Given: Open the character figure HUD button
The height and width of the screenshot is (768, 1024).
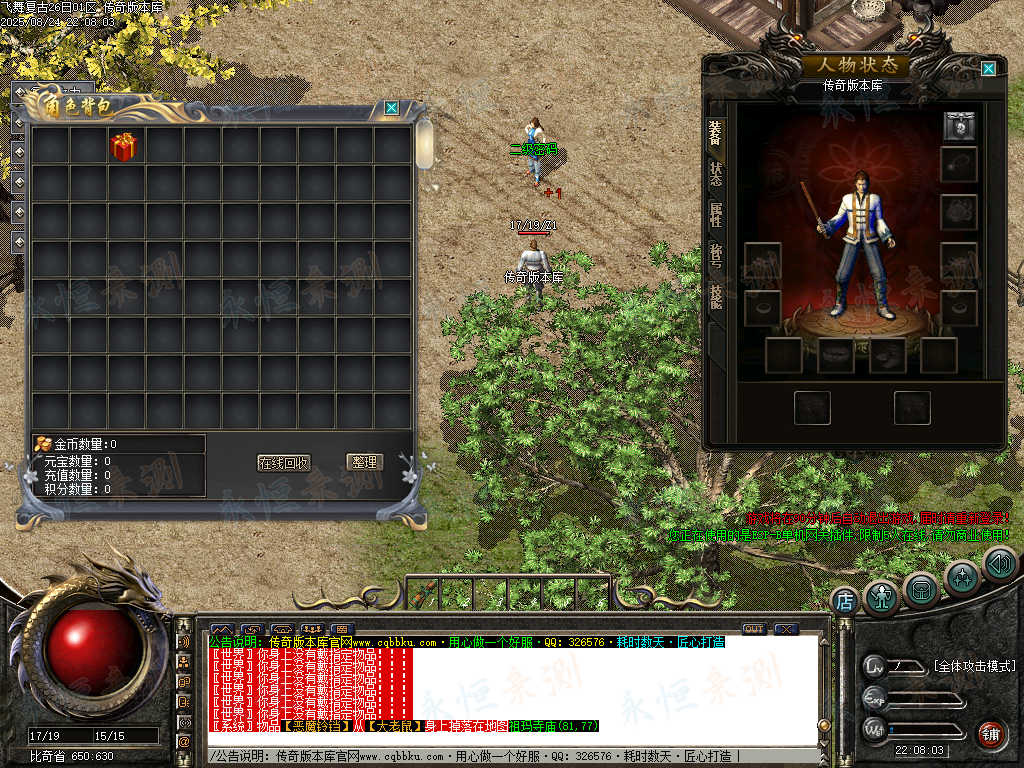Looking at the screenshot, I should pos(881,597).
